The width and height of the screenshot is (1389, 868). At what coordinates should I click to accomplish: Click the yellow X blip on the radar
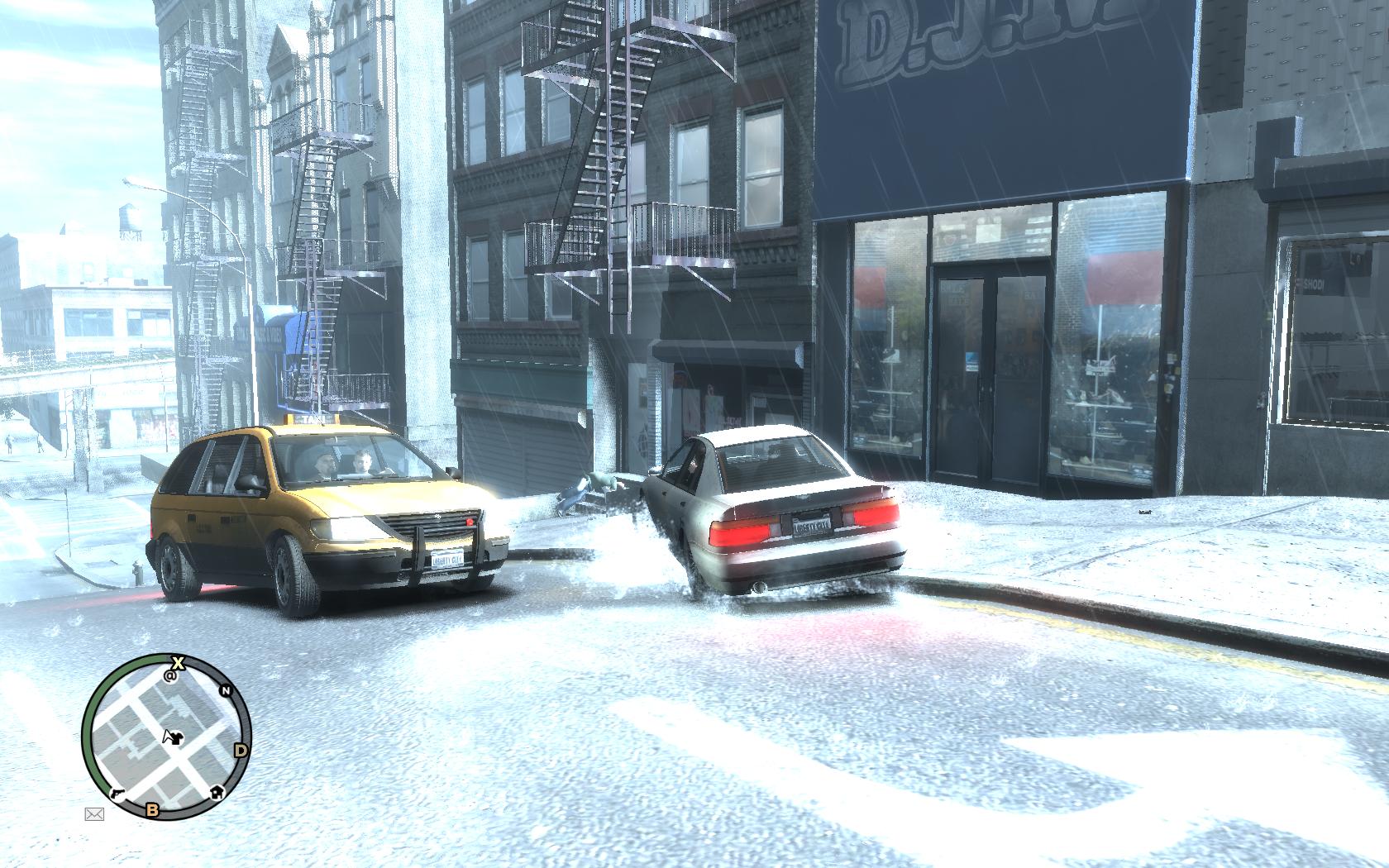(177, 662)
